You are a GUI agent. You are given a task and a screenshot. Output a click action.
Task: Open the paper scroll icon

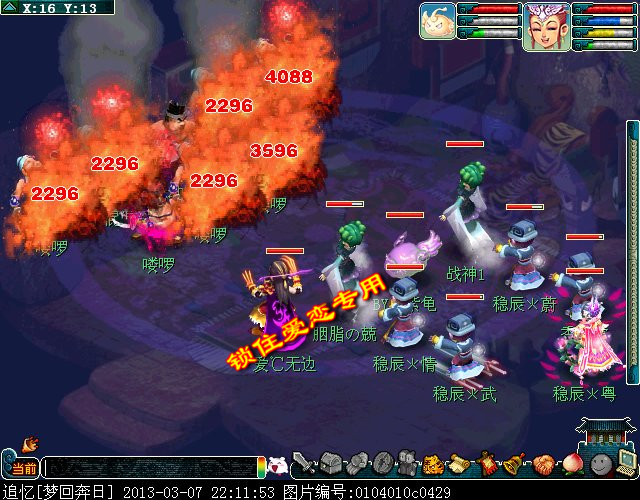[x=461, y=464]
